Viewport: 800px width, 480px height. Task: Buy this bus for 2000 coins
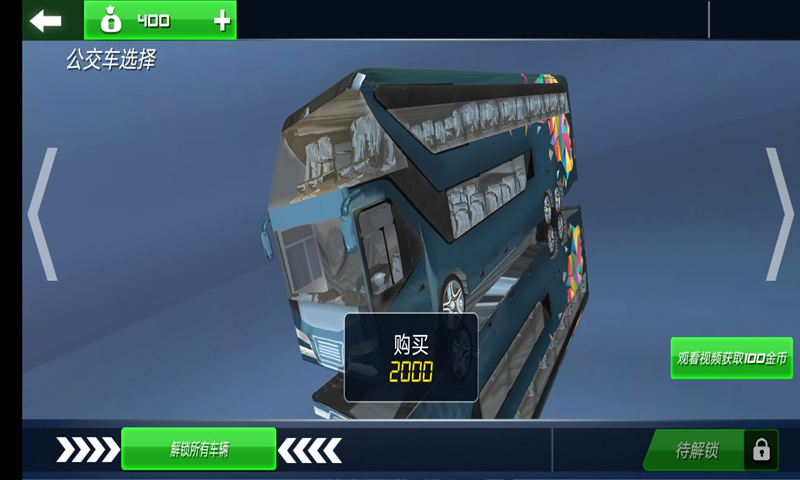point(411,358)
